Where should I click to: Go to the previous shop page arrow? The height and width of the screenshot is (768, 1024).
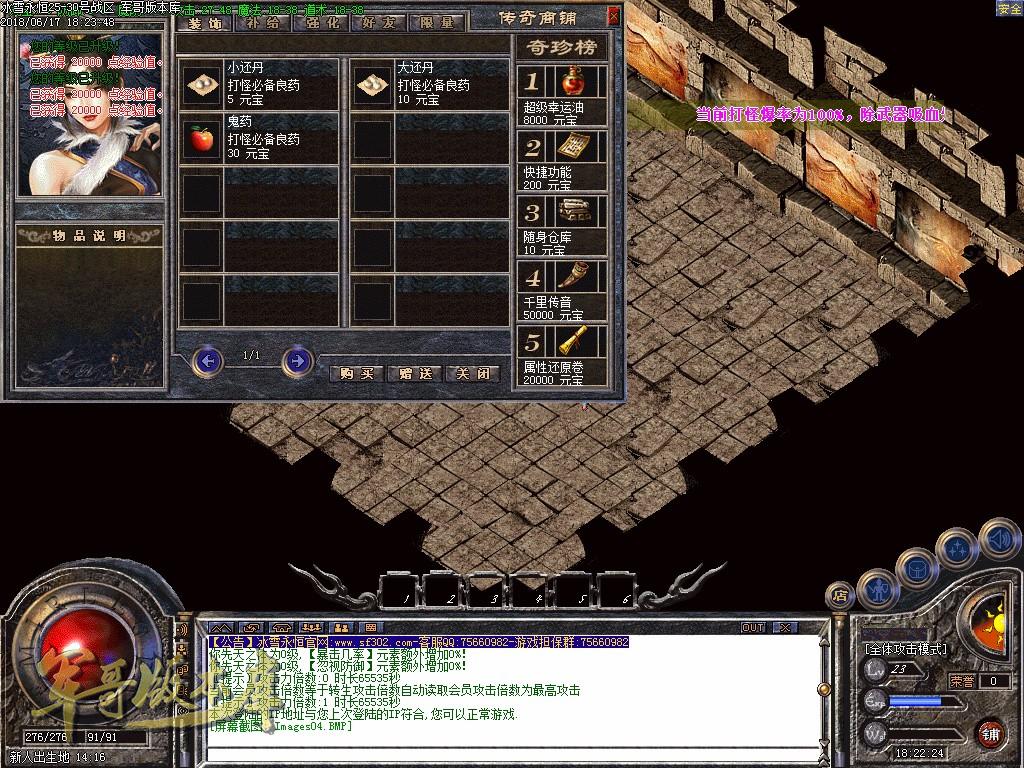coord(207,360)
